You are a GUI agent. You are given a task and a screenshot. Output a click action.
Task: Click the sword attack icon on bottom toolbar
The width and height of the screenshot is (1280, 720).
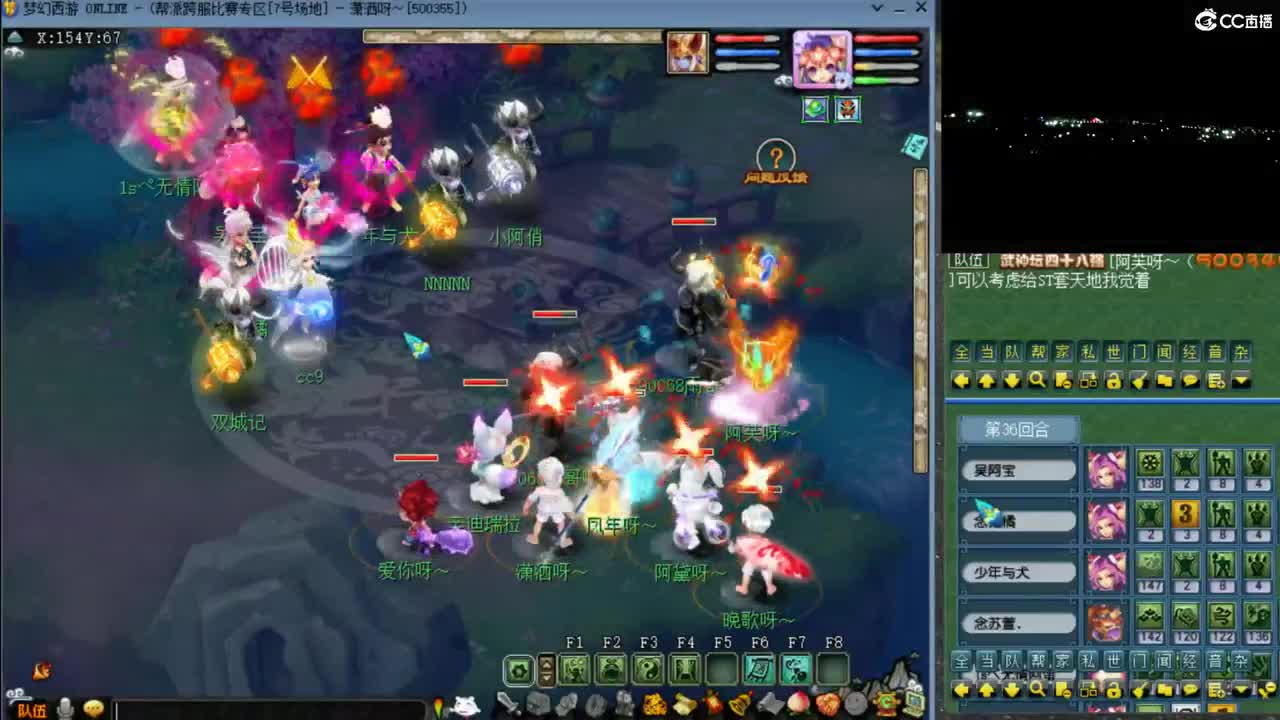tap(508, 703)
